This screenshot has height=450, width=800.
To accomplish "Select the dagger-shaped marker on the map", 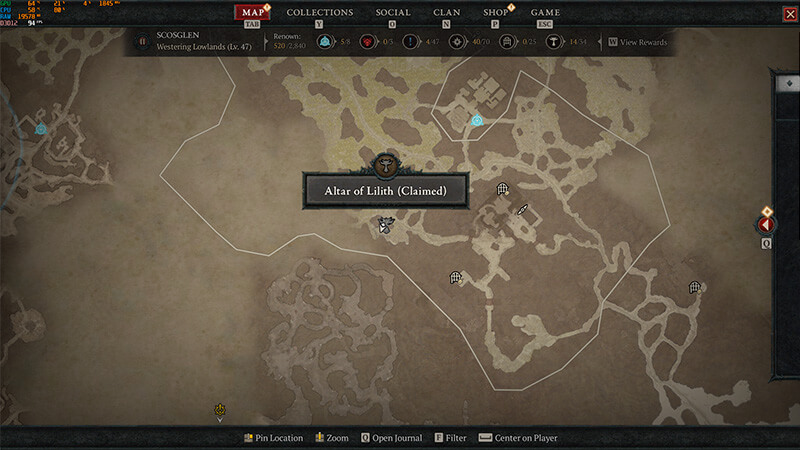I will click(521, 209).
